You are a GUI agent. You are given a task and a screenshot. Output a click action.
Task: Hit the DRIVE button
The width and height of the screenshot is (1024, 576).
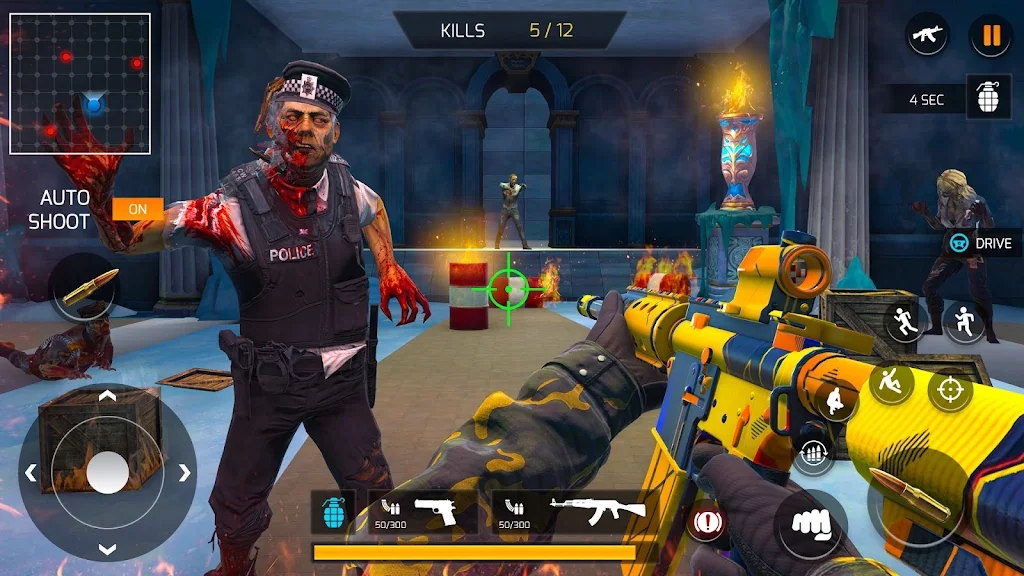pyautogui.click(x=982, y=243)
